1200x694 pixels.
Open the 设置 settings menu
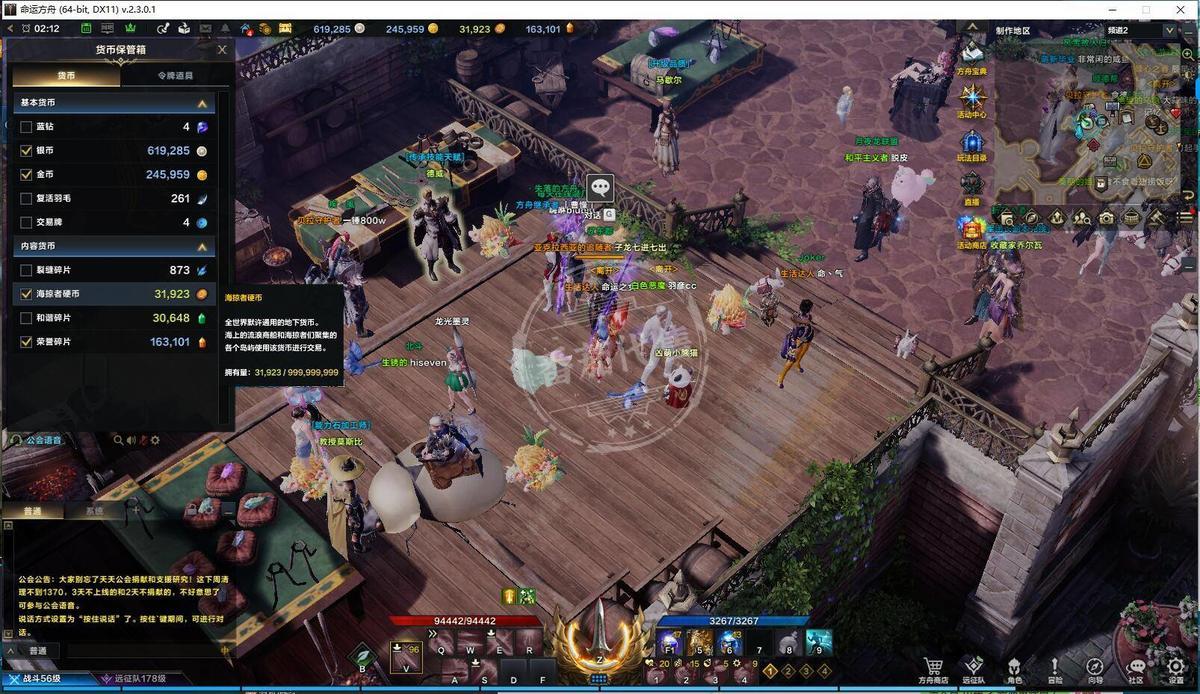pos(1176,668)
